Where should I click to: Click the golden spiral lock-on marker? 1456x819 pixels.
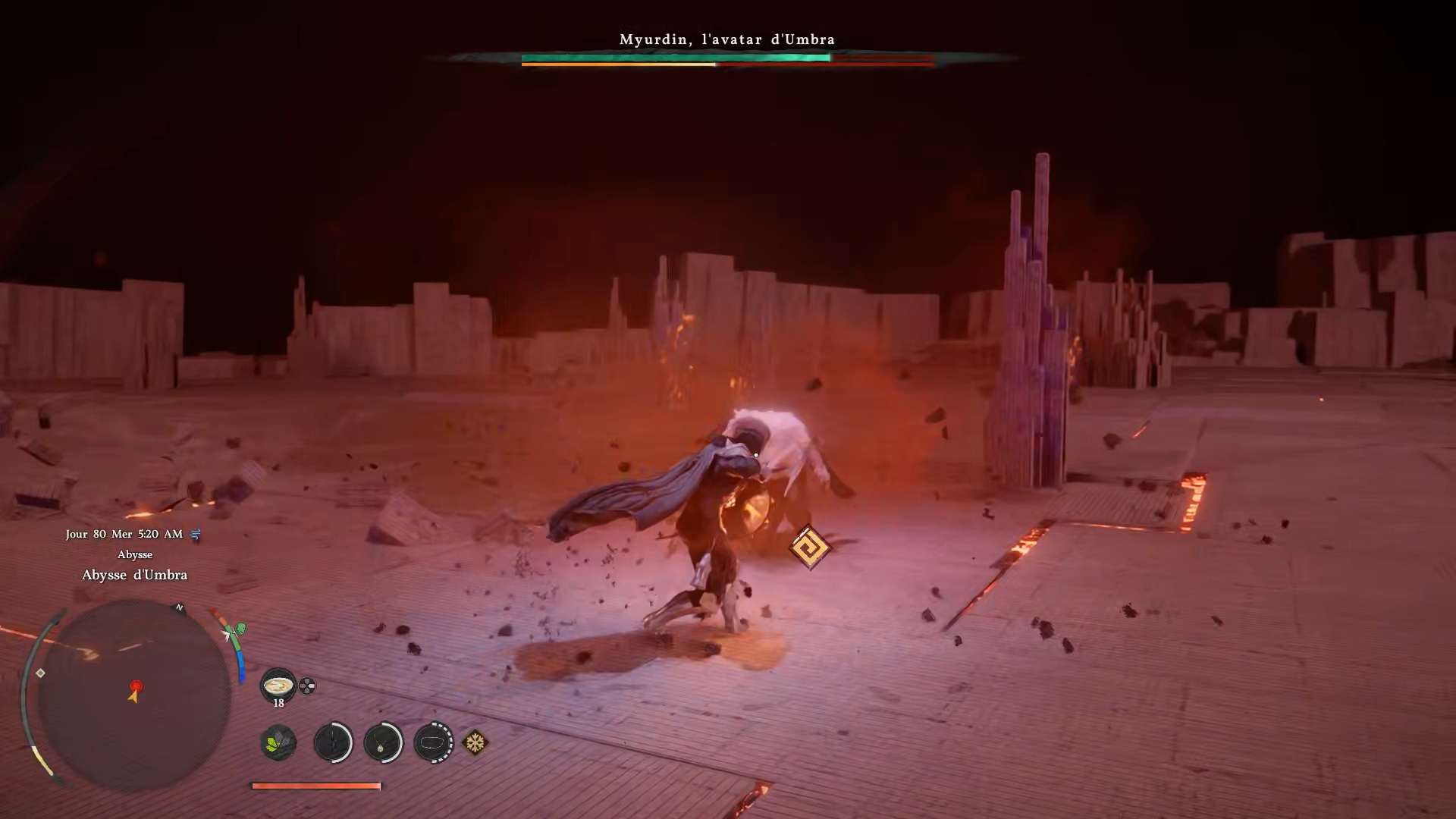pyautogui.click(x=809, y=547)
